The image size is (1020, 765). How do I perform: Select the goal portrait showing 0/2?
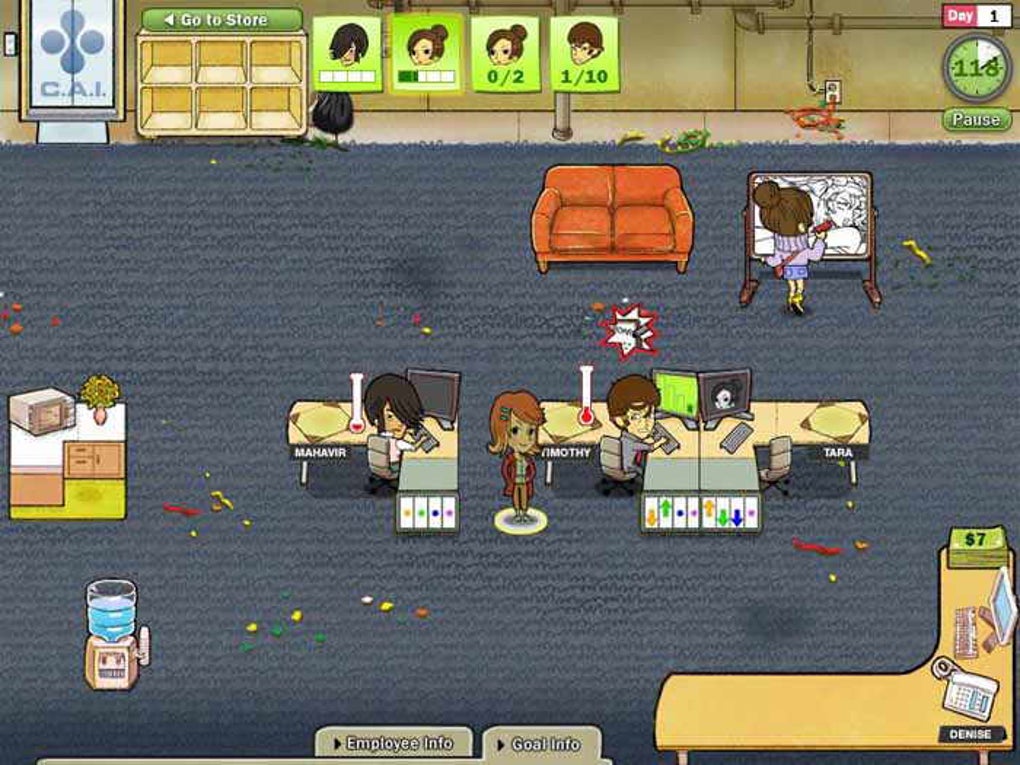505,54
